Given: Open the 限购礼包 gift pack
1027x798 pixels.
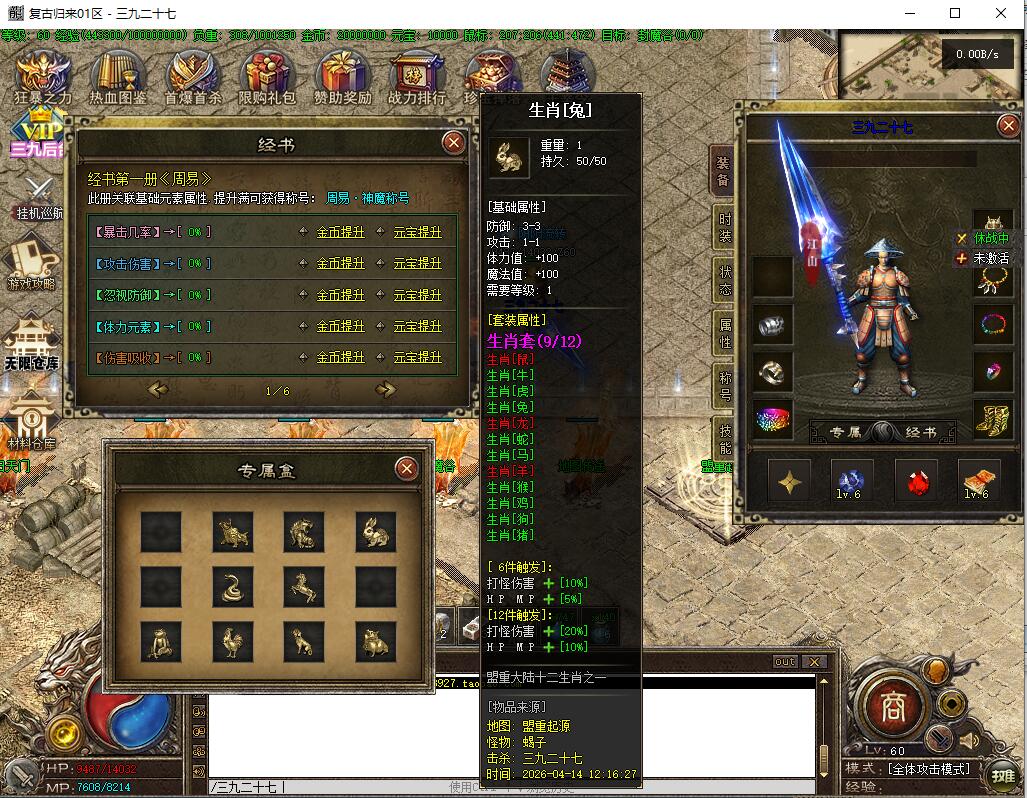Looking at the screenshot, I should pyautogui.click(x=267, y=77).
